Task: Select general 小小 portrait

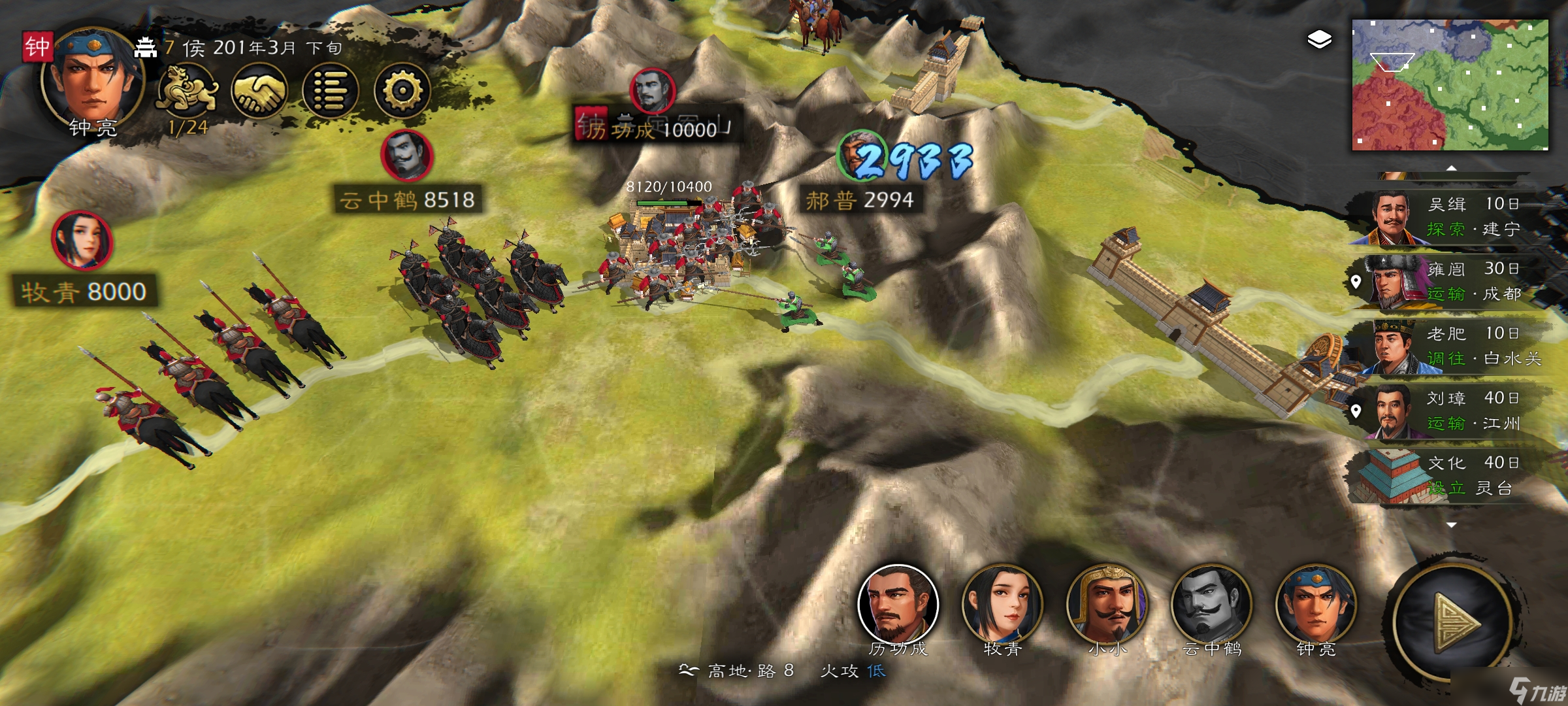Action: tap(1107, 605)
